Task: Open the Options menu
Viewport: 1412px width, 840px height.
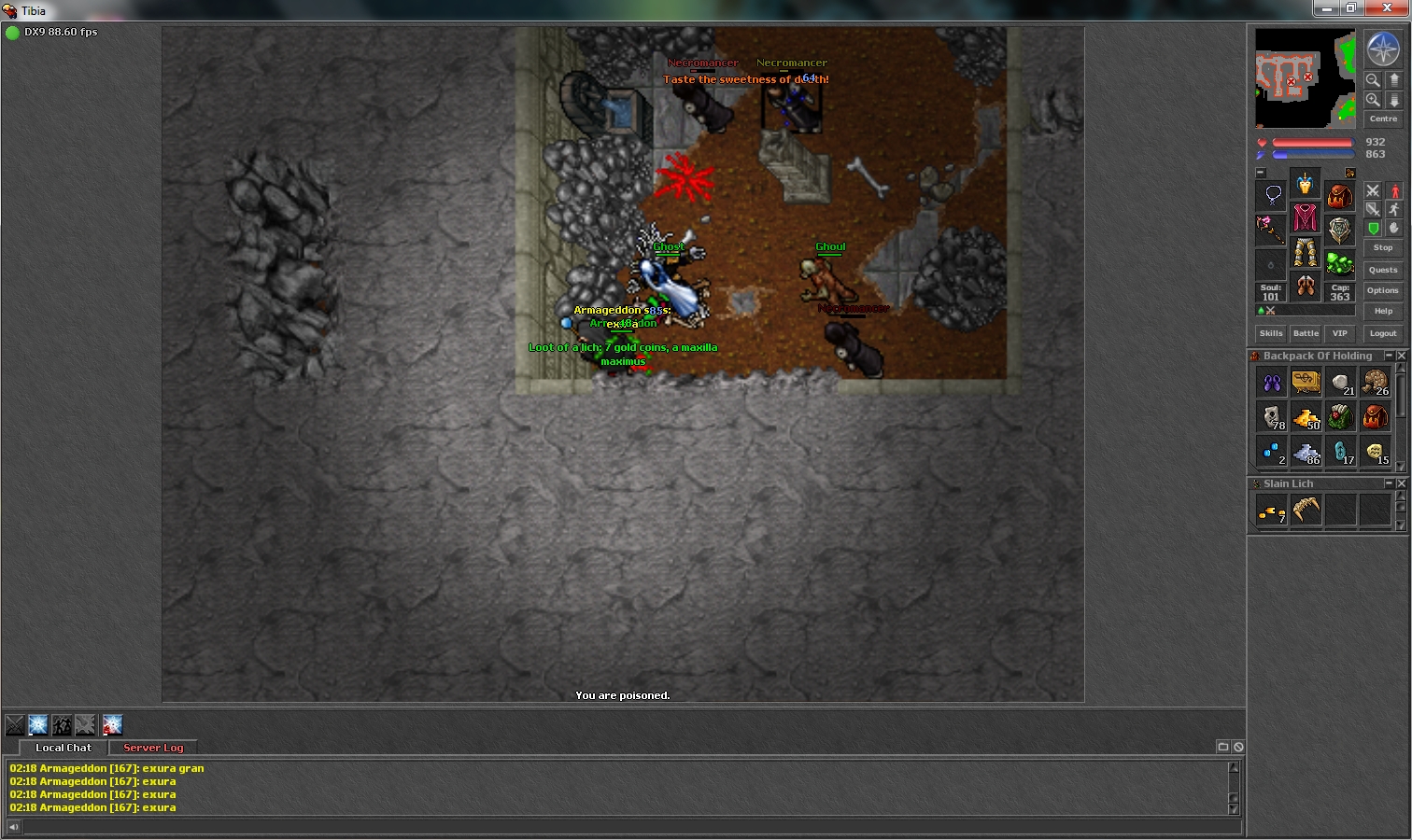Action: 1383,290
